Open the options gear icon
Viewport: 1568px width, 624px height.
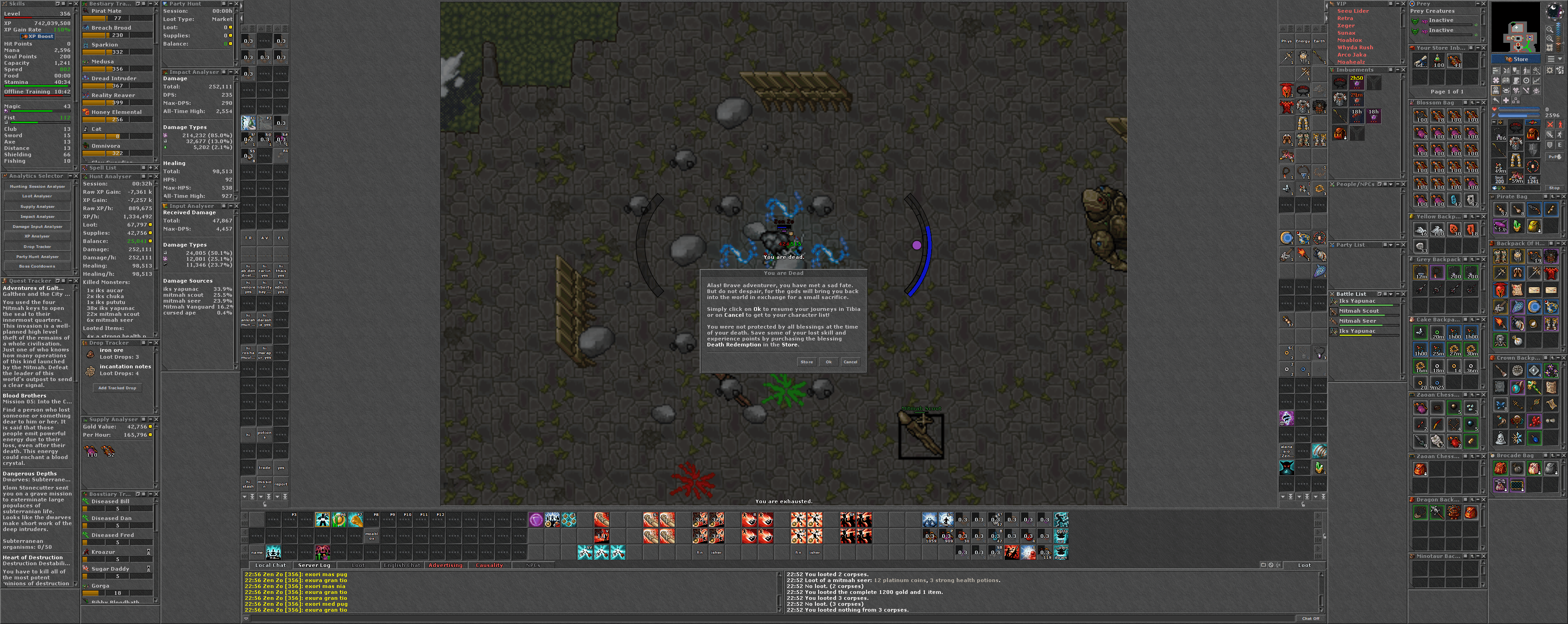pyautogui.click(x=1550, y=71)
